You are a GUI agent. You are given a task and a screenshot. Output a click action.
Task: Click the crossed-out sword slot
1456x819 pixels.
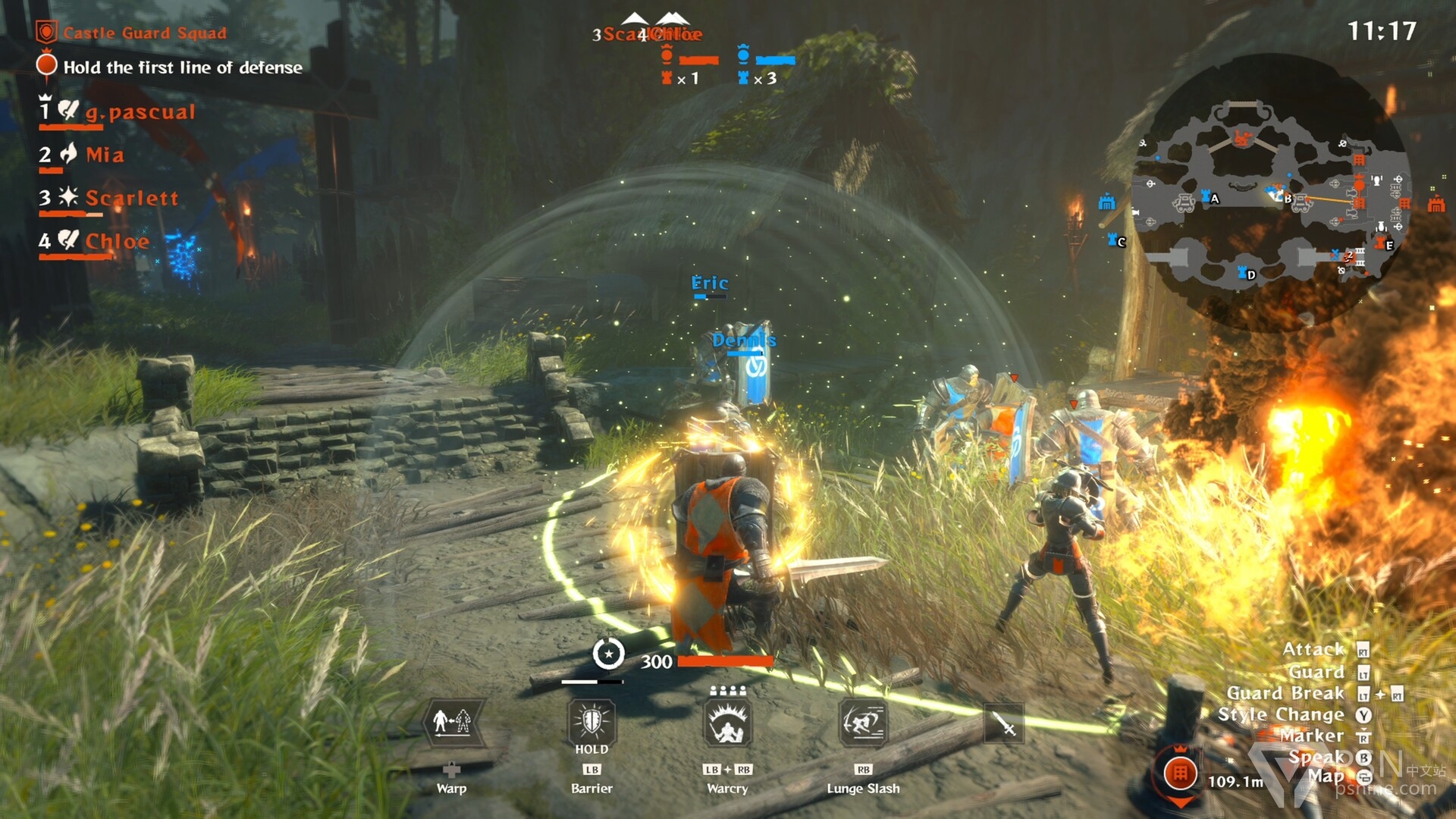[x=1004, y=724]
